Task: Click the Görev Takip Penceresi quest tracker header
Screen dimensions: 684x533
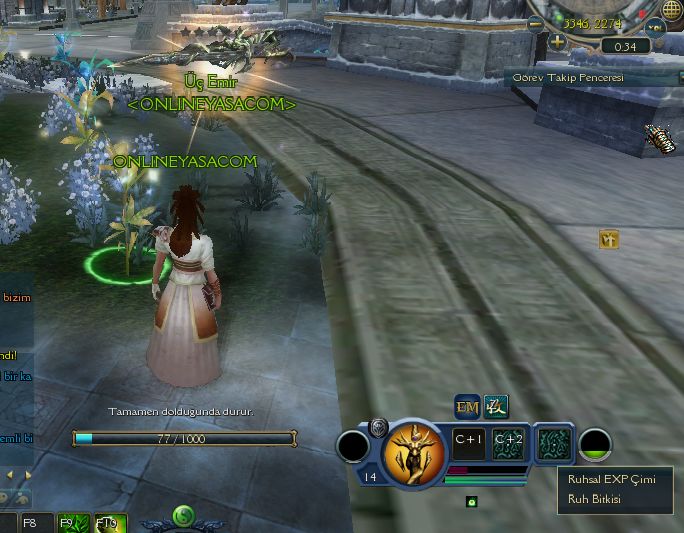Action: (570, 78)
